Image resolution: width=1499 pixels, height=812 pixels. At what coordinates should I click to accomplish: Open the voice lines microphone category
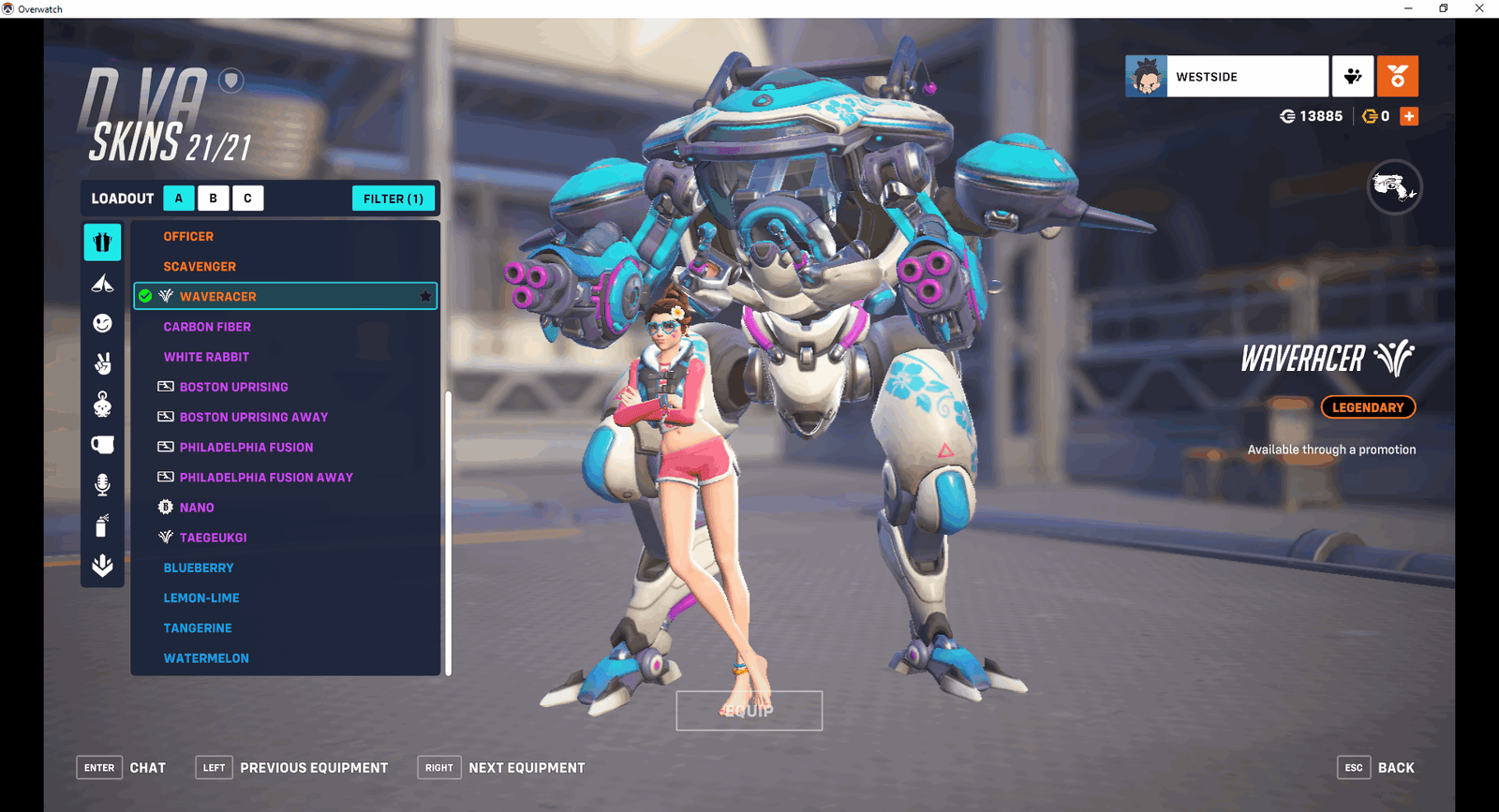[102, 484]
